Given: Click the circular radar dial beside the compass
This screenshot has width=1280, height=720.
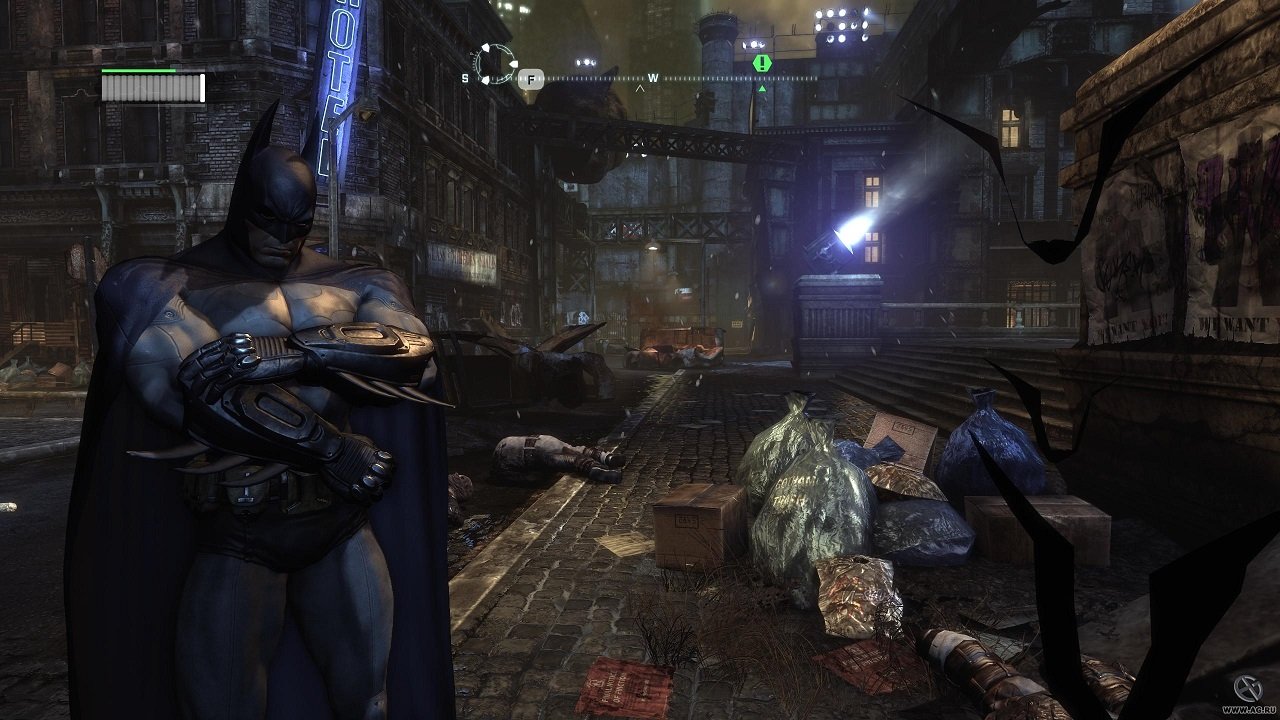Looking at the screenshot, I should point(494,62).
